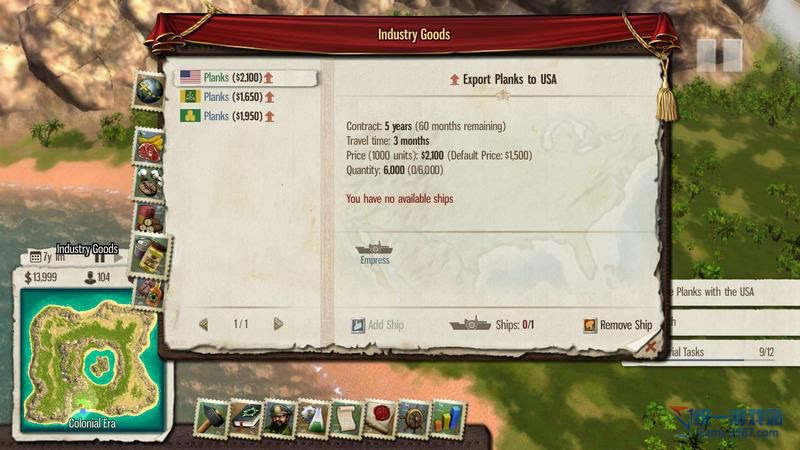The image size is (800, 450).
Task: Go to the previous page of offers
Action: point(204,324)
